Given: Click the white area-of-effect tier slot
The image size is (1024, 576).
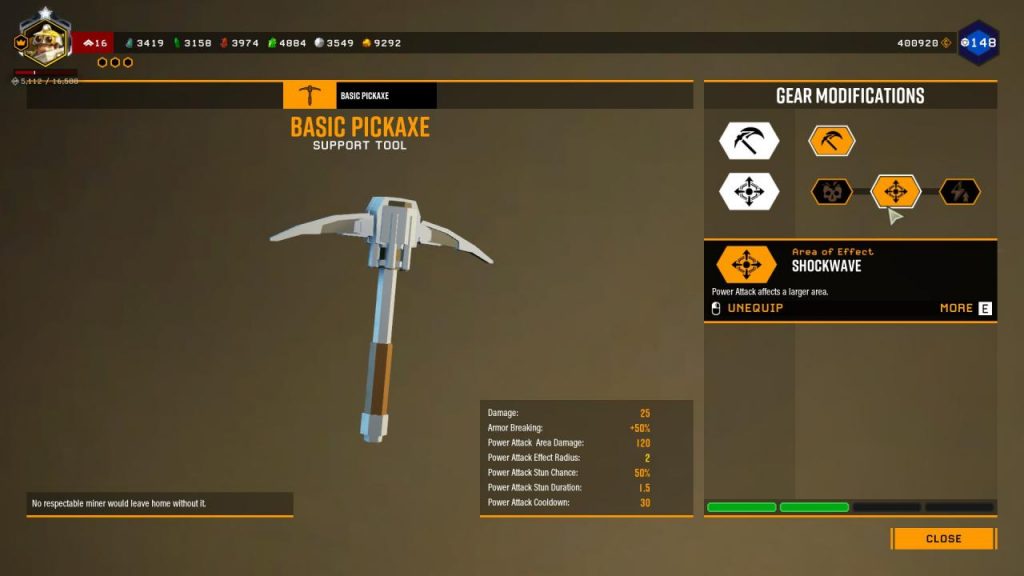Looking at the screenshot, I should [749, 191].
